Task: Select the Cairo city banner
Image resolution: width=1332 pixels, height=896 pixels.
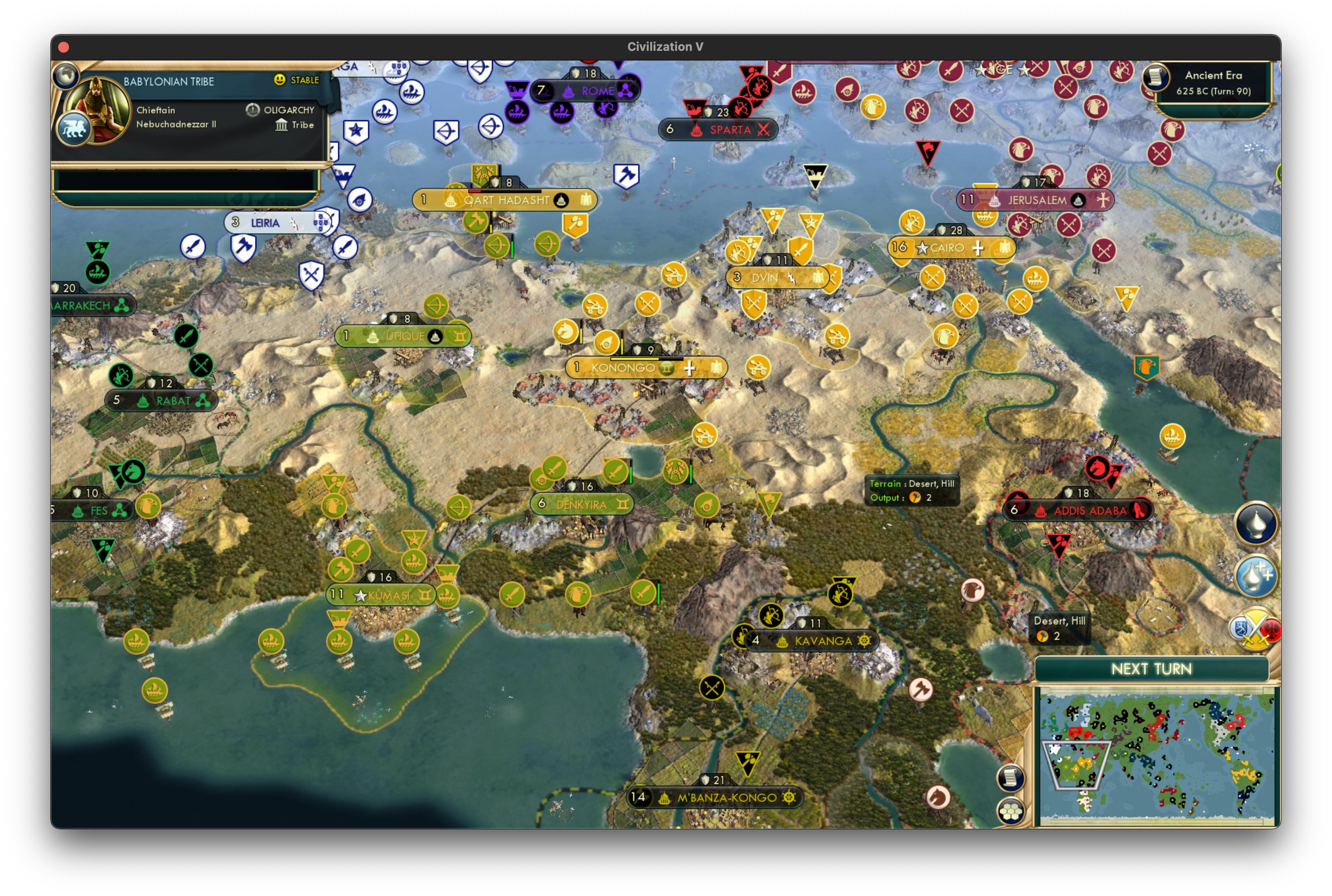Action: [948, 247]
